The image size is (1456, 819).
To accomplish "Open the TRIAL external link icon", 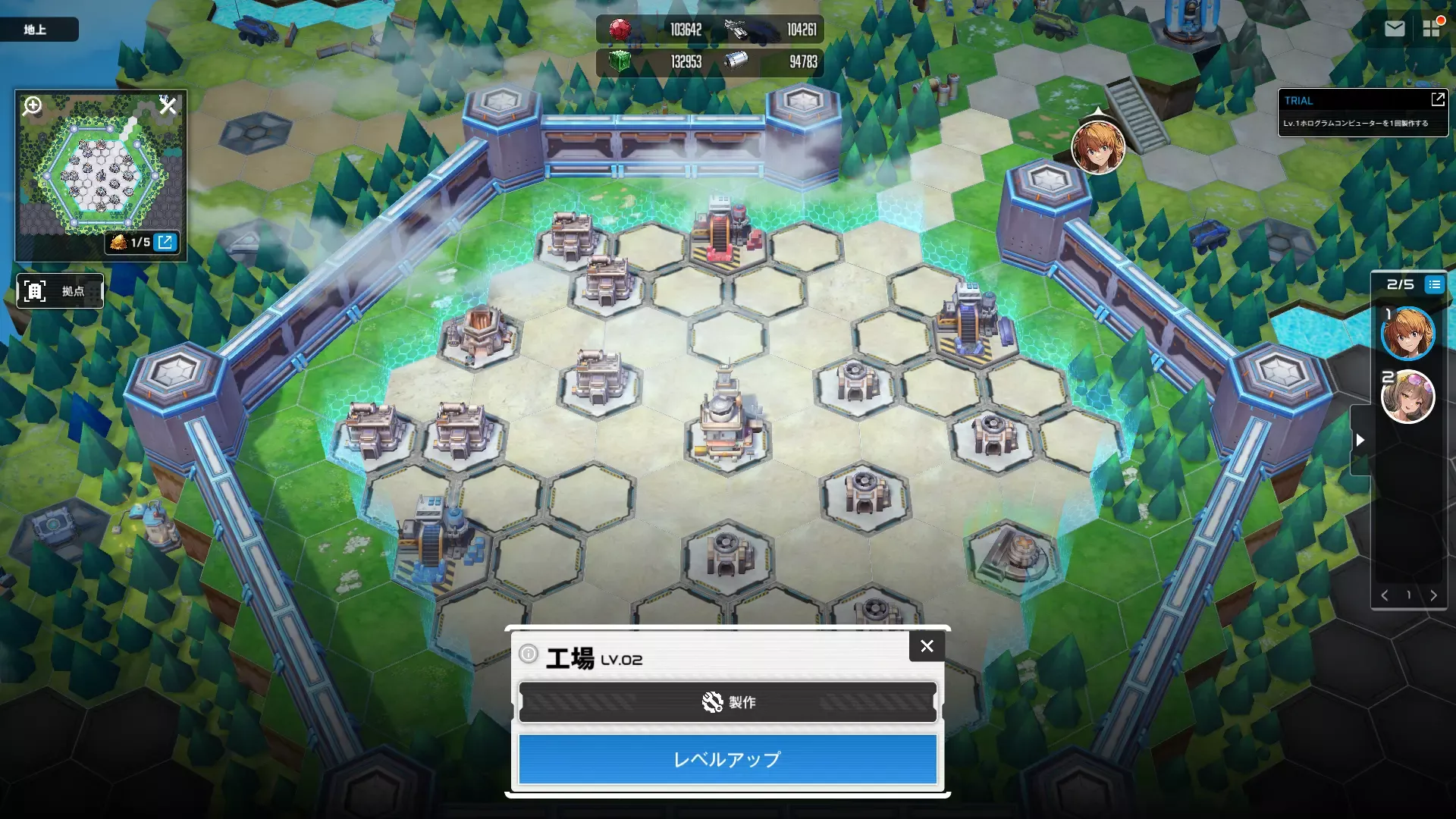I will (x=1438, y=99).
